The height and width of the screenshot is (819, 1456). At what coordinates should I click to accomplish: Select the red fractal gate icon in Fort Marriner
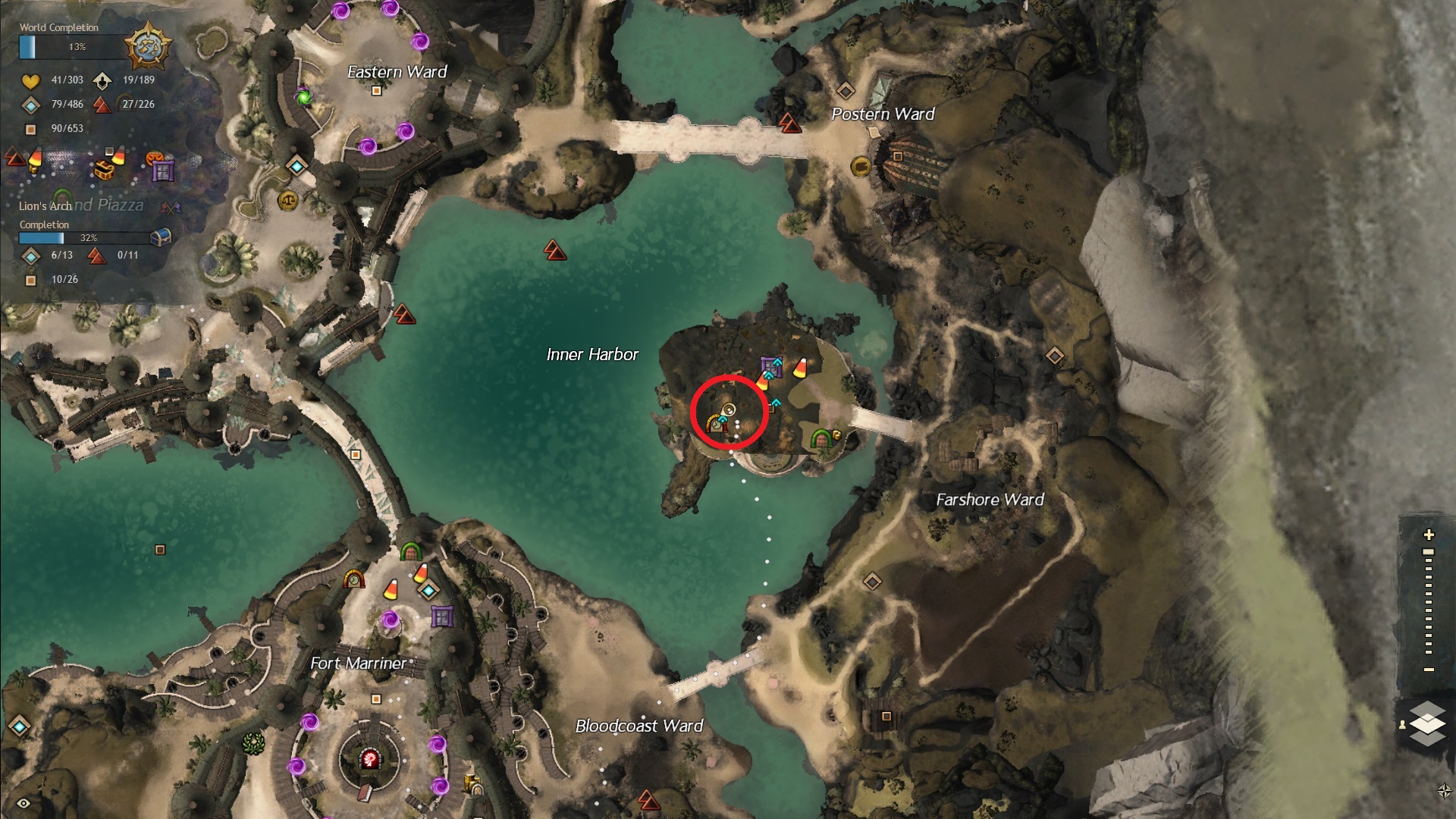point(370,758)
